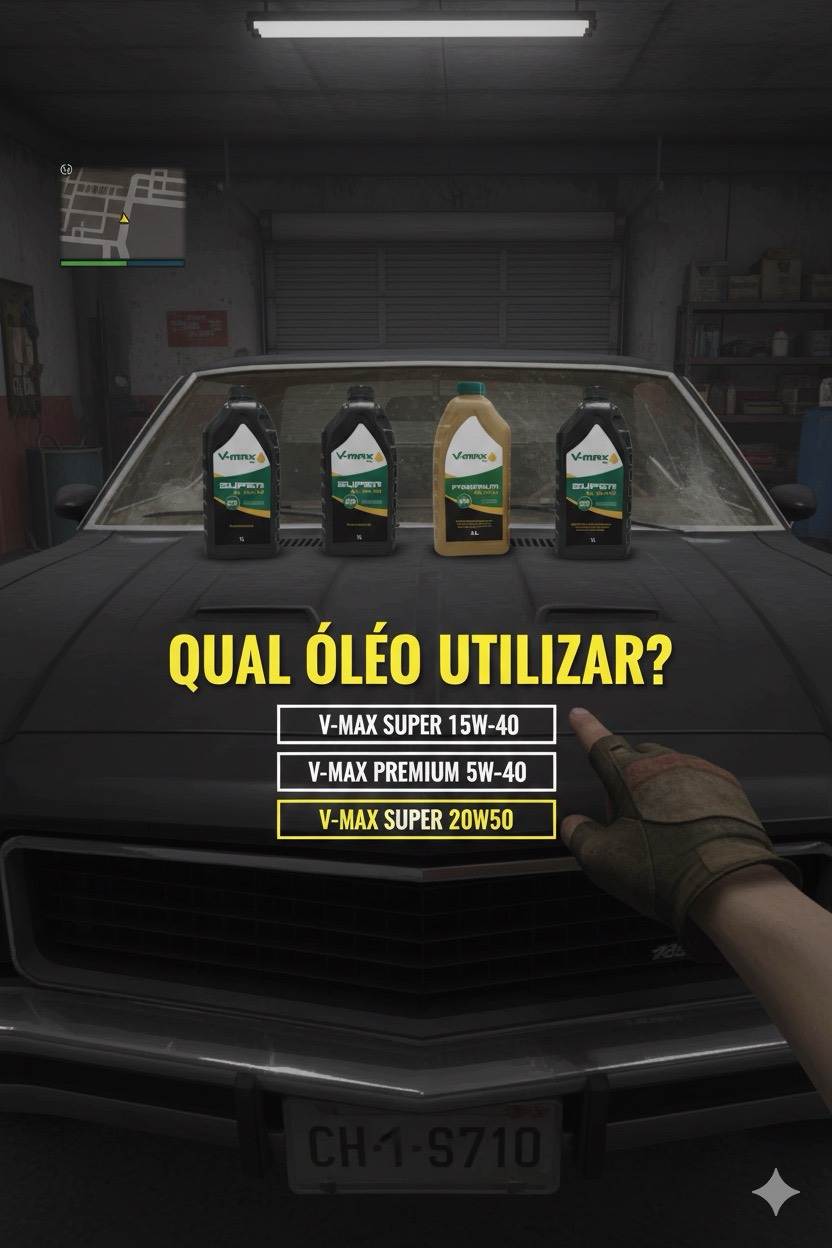Choose the V-MAX SUPER 15W-40 option
This screenshot has height=1248, width=832.
[416, 724]
